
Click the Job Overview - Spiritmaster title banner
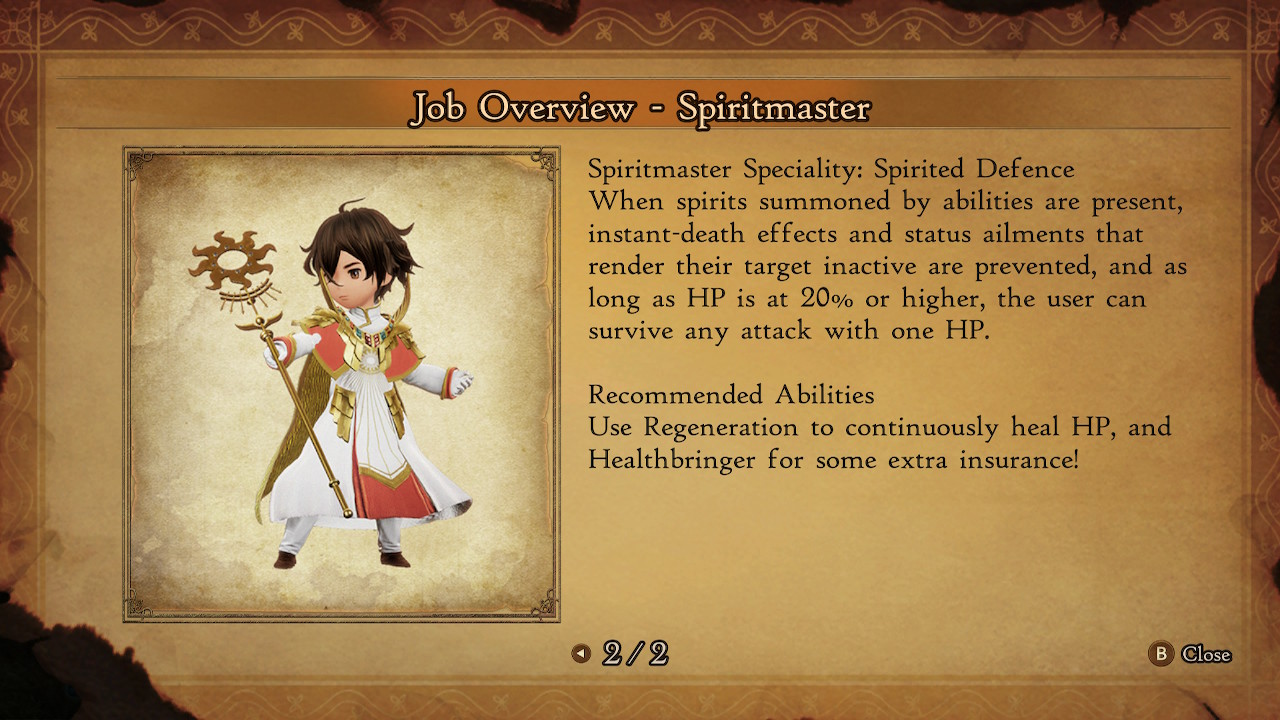tap(640, 106)
